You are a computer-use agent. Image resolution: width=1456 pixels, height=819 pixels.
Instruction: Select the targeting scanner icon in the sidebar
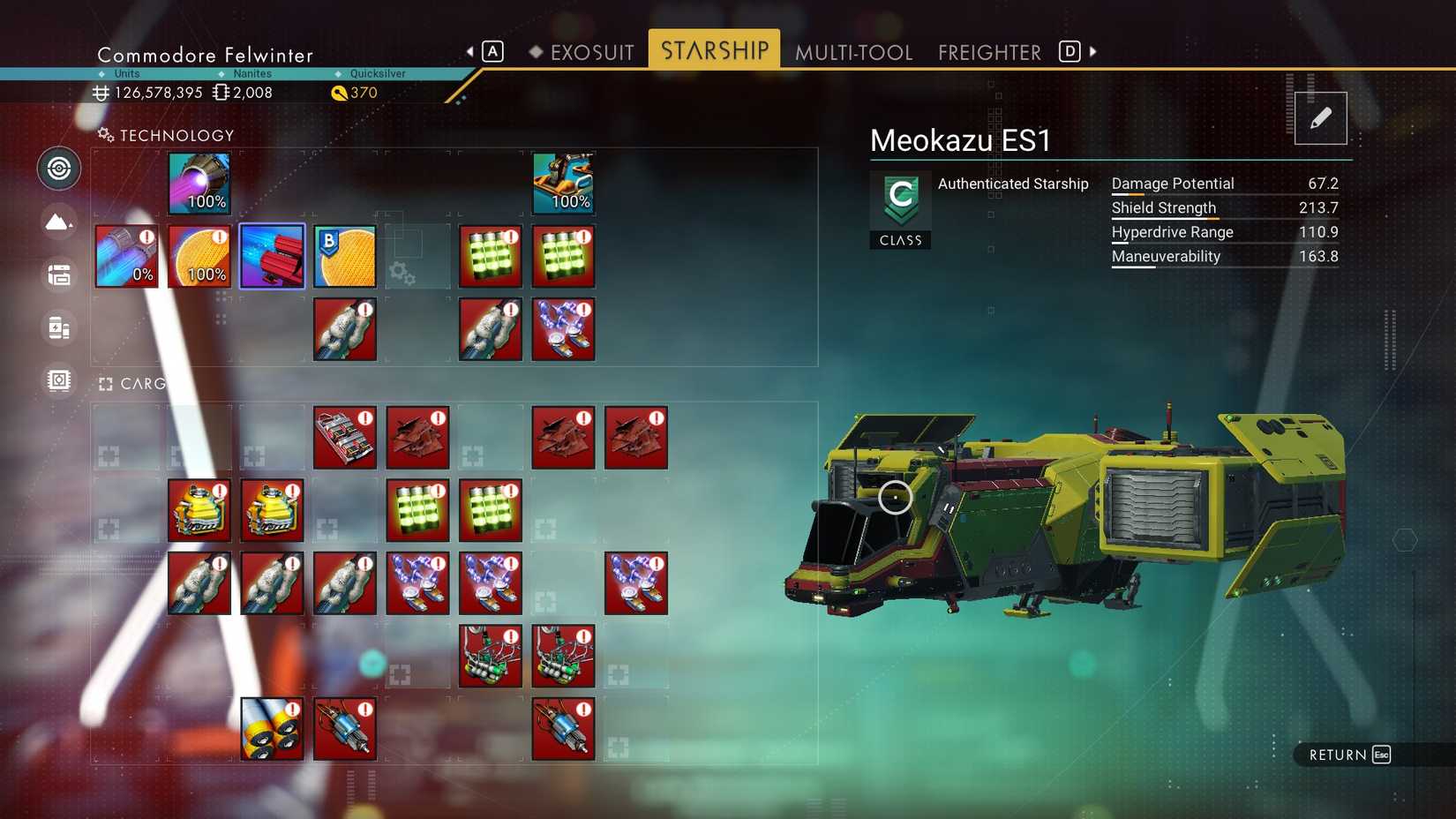58,169
